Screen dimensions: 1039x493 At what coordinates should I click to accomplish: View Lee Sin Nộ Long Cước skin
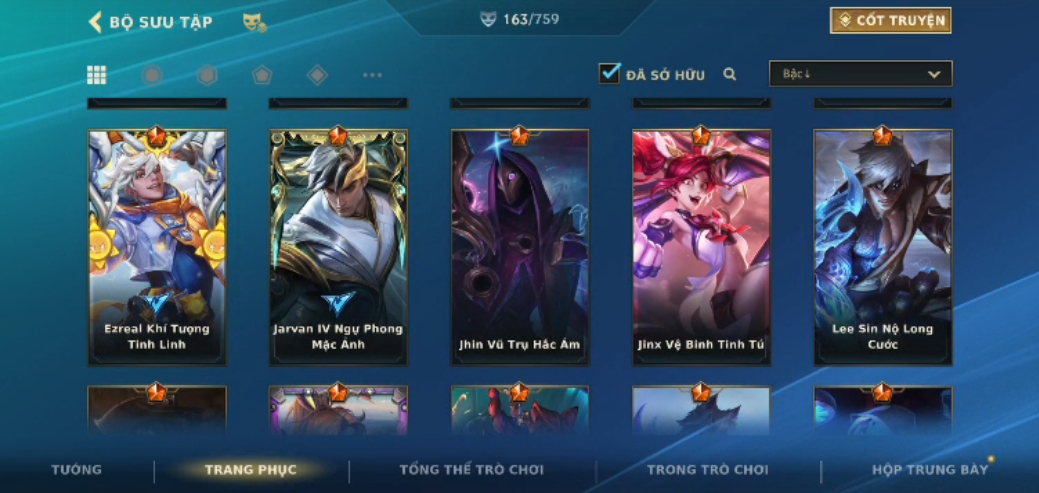point(883,246)
